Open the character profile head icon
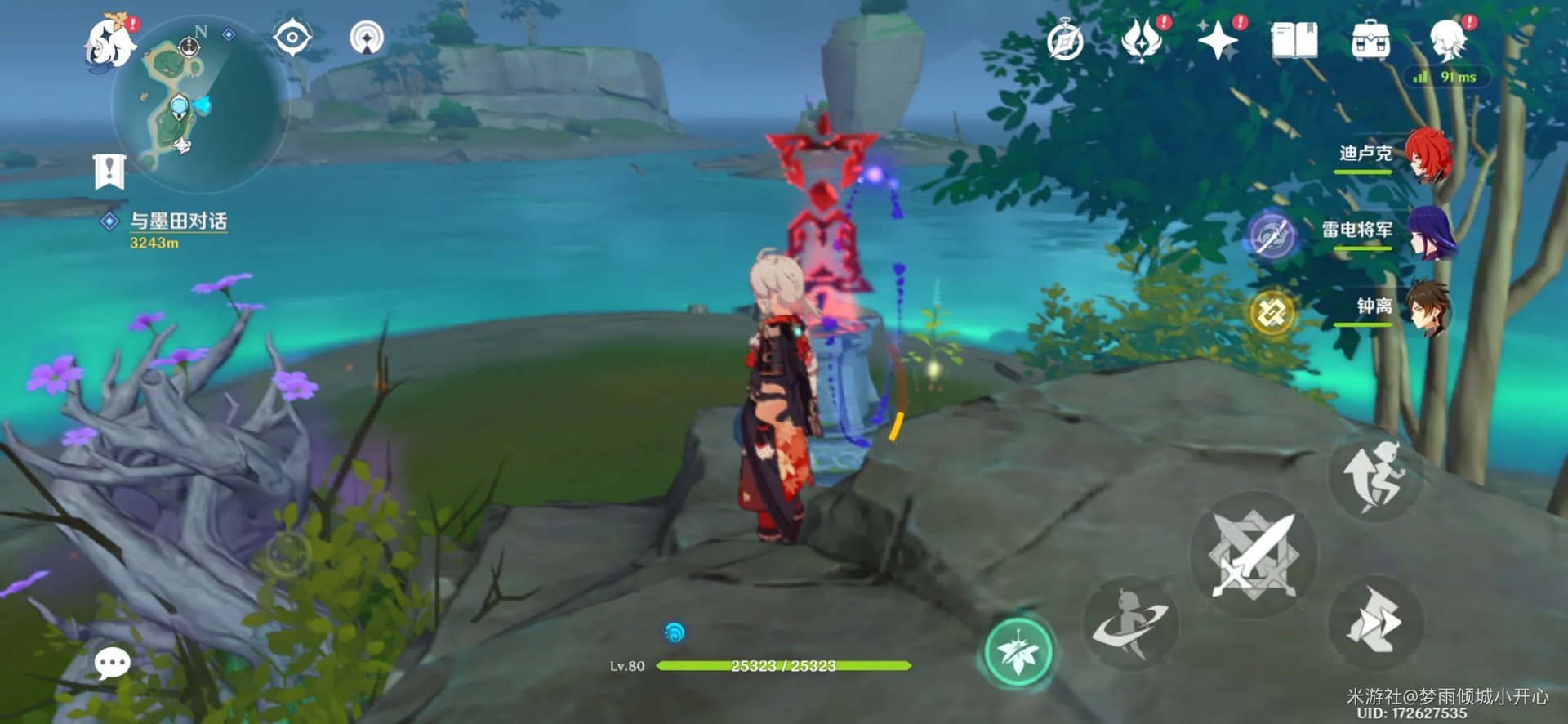 click(1449, 39)
